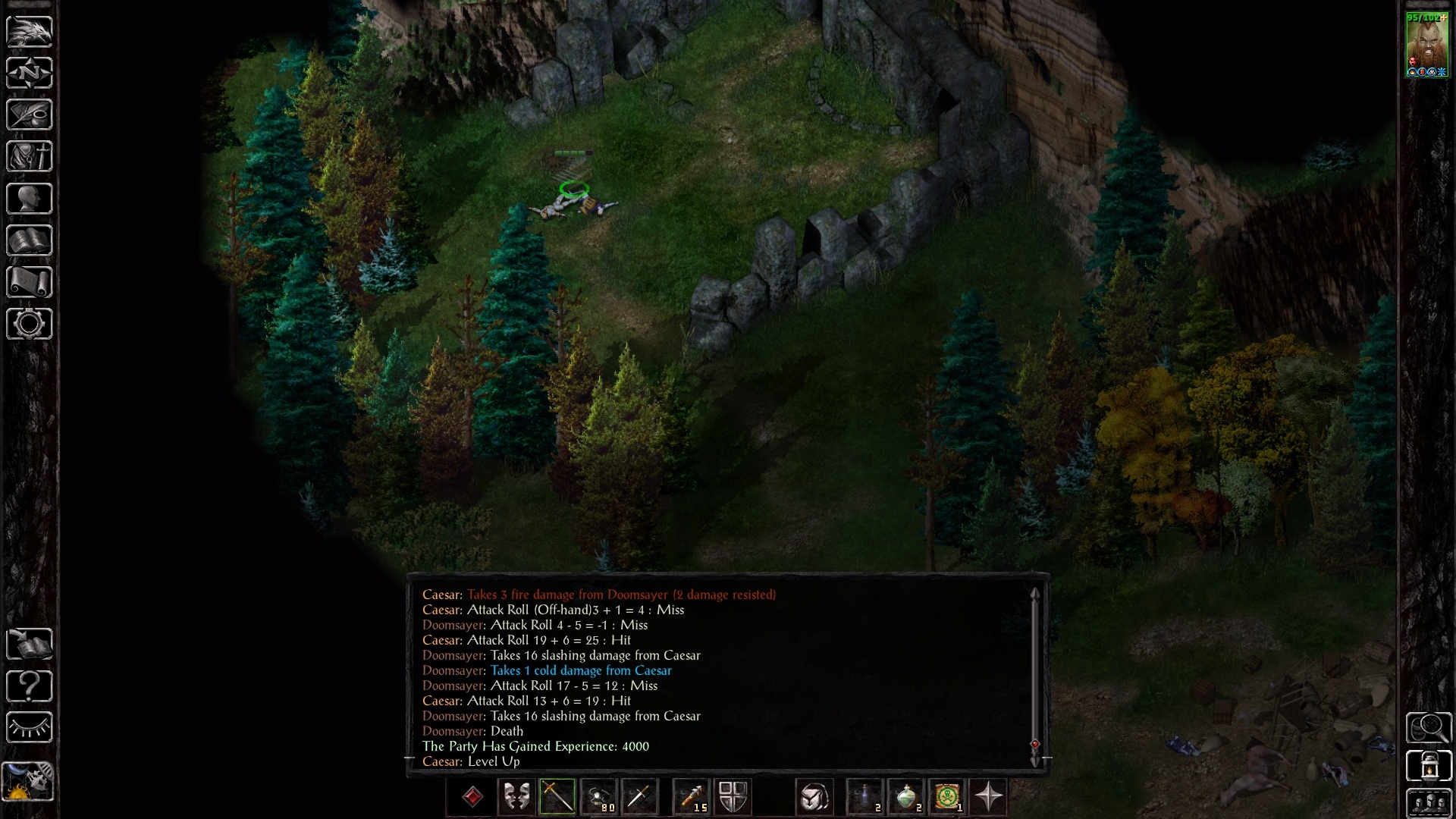Open the priest scroll button
Screen dimensions: 1456x819
[x=30, y=282]
